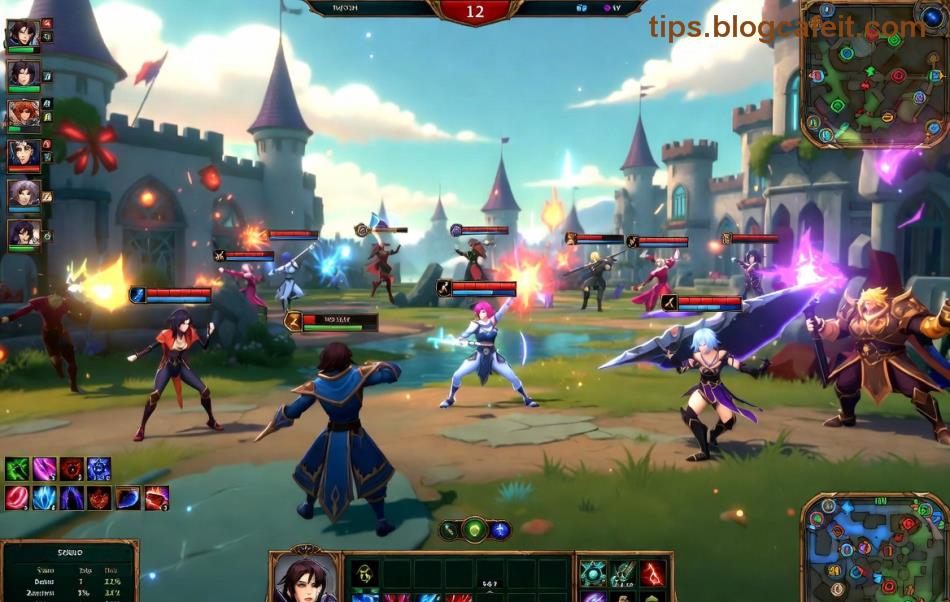Trigger the purple arc ability icon
The image size is (950, 602).
[x=72, y=498]
